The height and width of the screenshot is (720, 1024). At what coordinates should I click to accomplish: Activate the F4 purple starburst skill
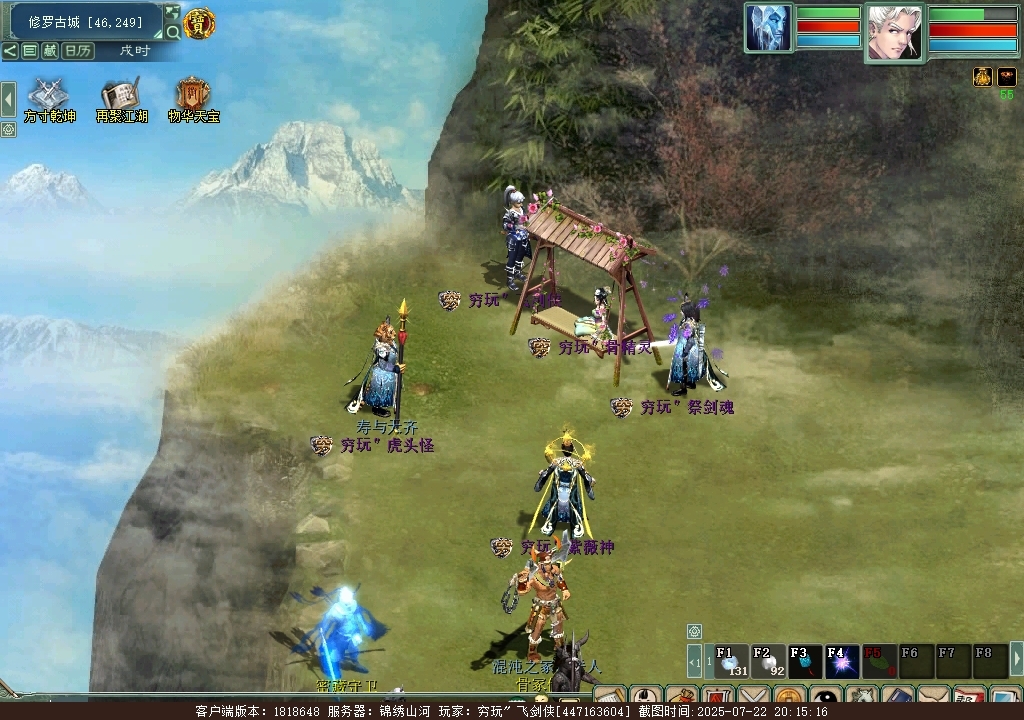(842, 661)
